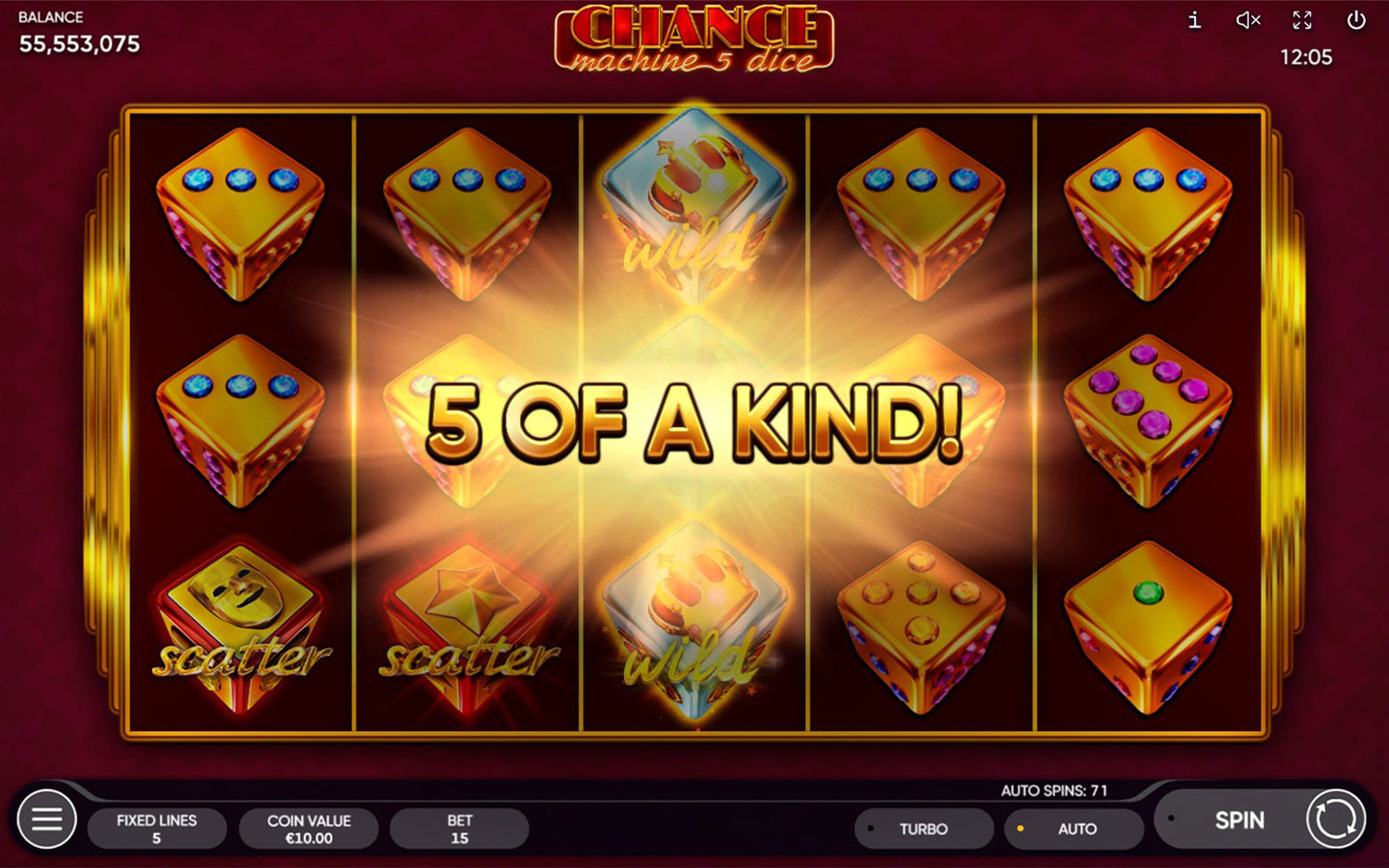
Task: Click the Chance Machine 5 Dice logo
Action: coord(694,39)
